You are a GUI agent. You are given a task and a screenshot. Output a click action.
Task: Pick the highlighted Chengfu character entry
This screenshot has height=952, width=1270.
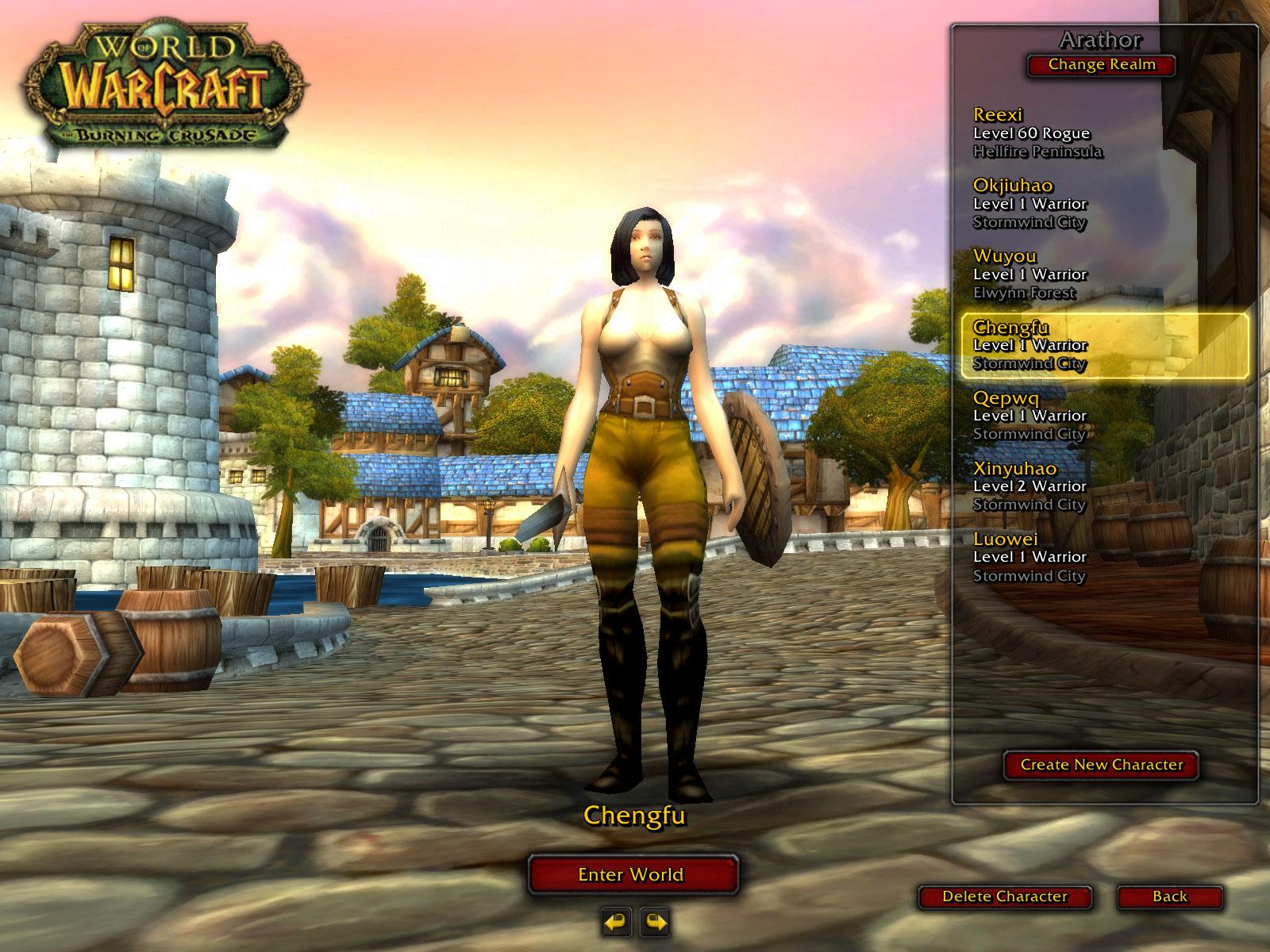pos(1103,345)
